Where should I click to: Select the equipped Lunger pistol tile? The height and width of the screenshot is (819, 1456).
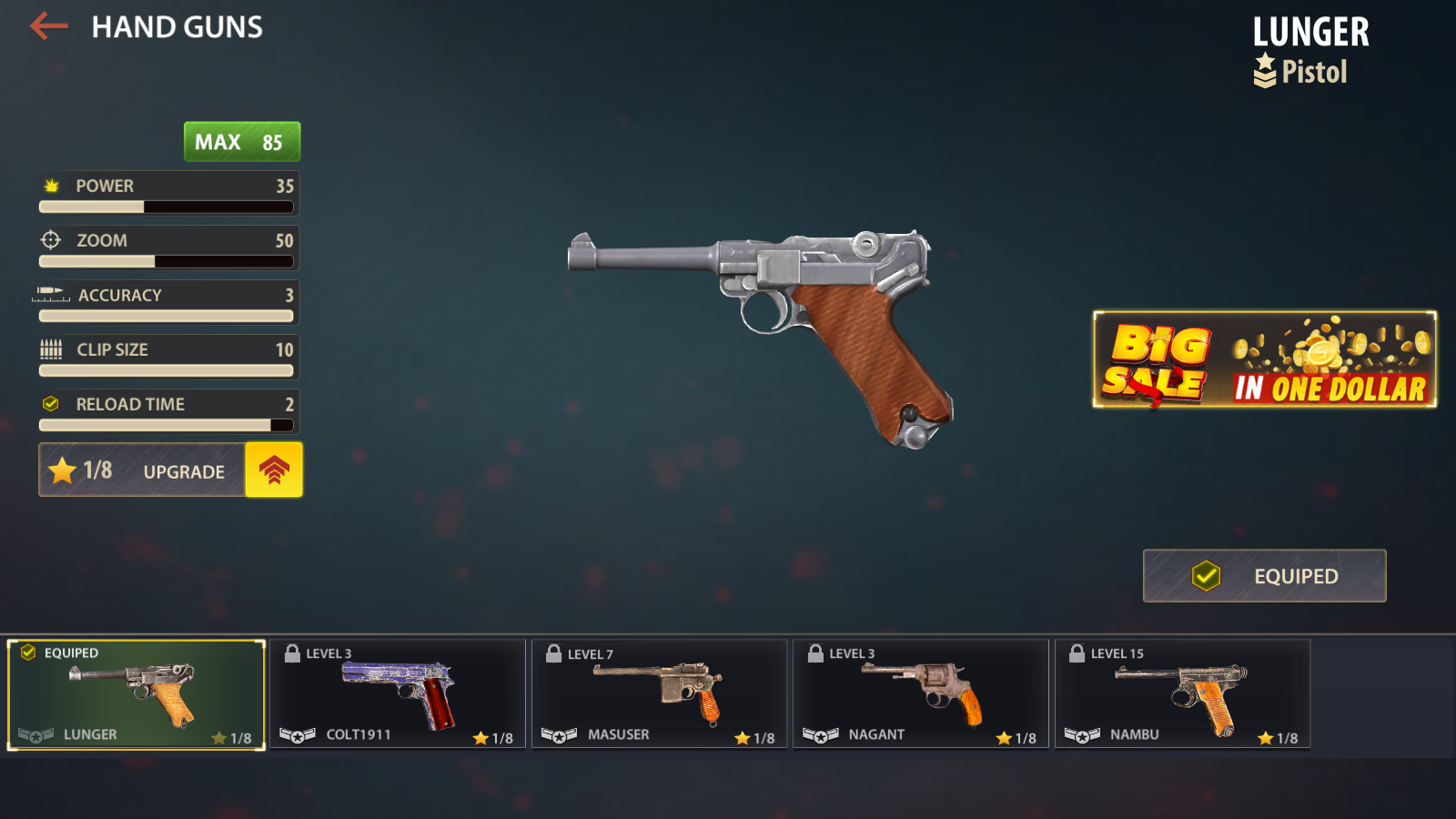pyautogui.click(x=136, y=695)
